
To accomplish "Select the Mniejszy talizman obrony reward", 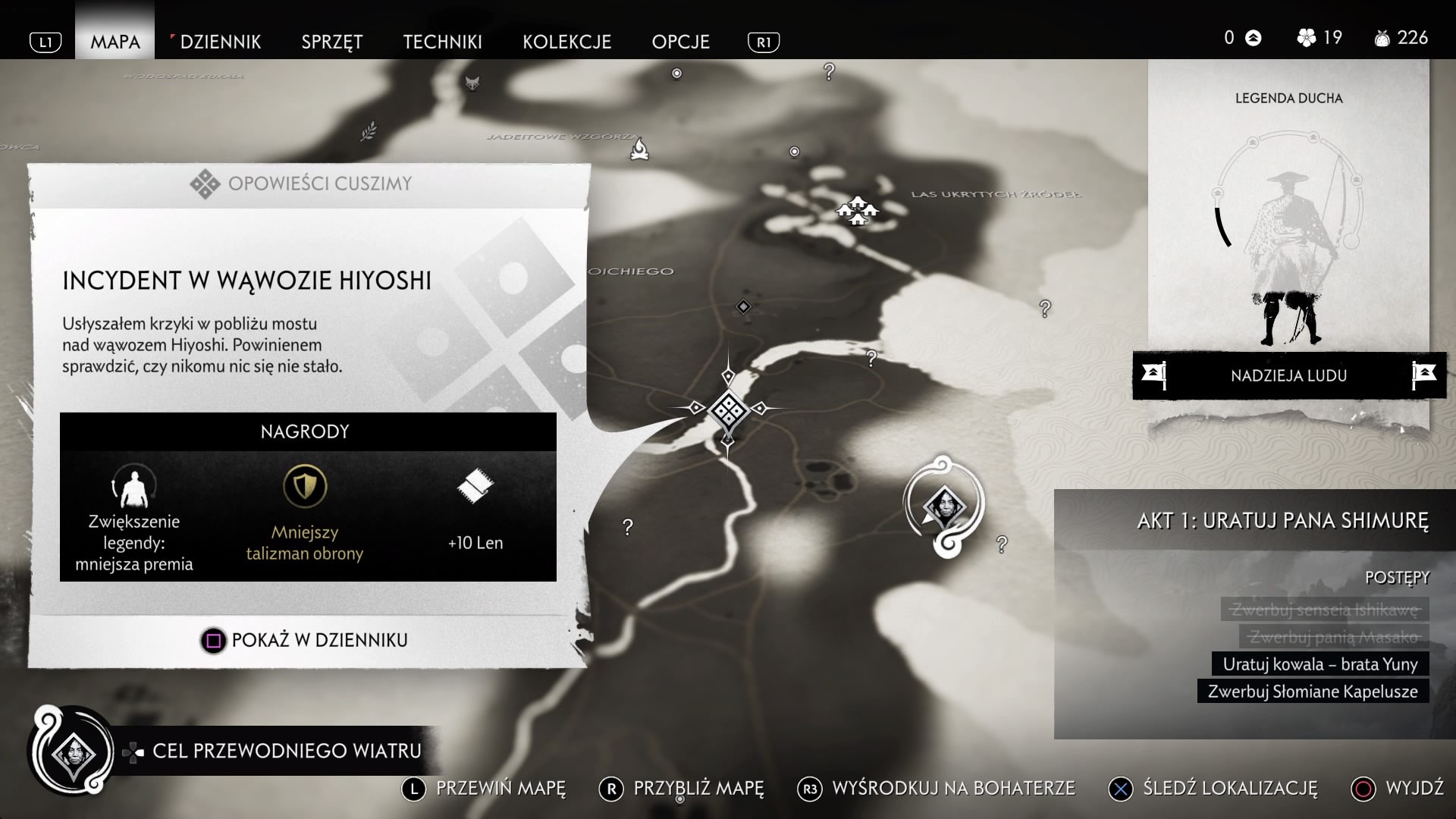I will coord(305,487).
